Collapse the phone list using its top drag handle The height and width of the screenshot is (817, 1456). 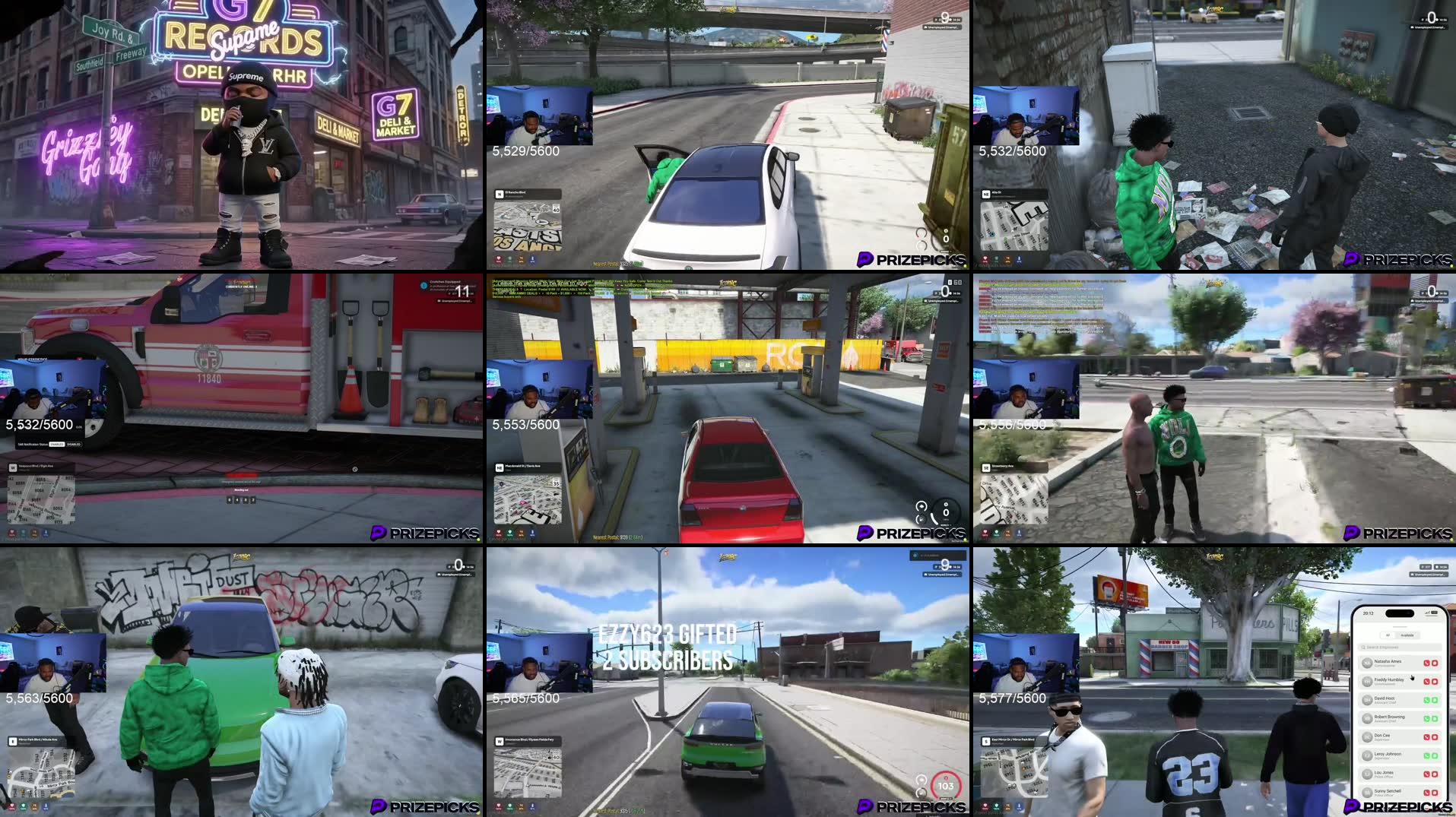coord(1400,625)
